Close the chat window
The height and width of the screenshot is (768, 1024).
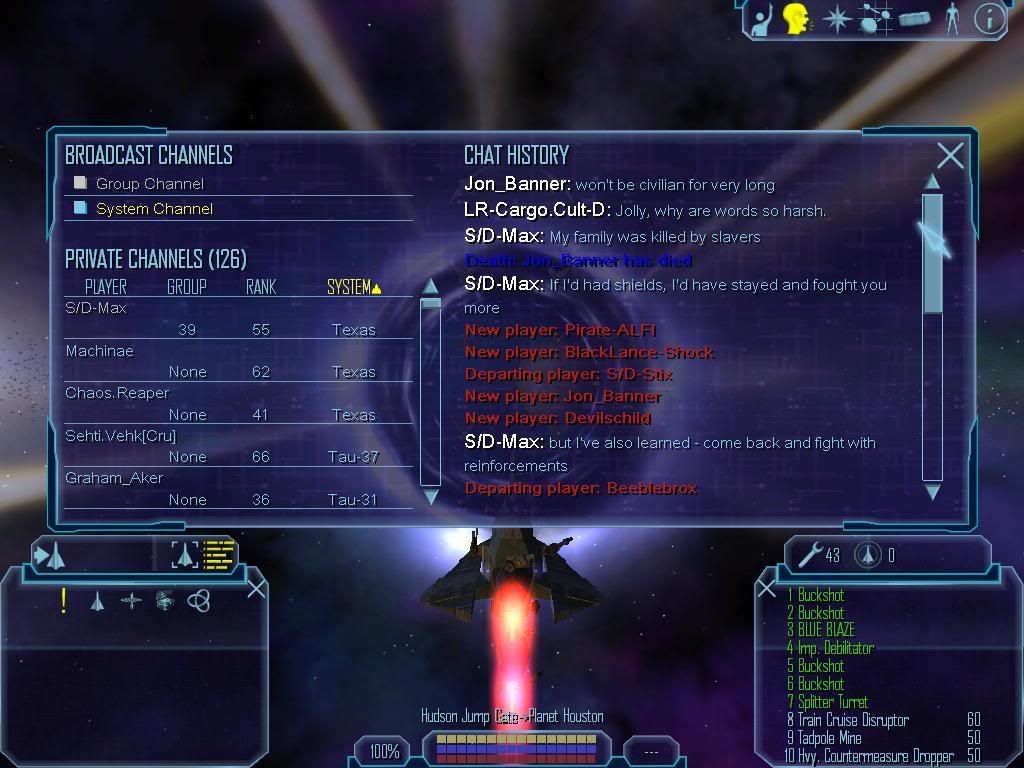(x=950, y=155)
